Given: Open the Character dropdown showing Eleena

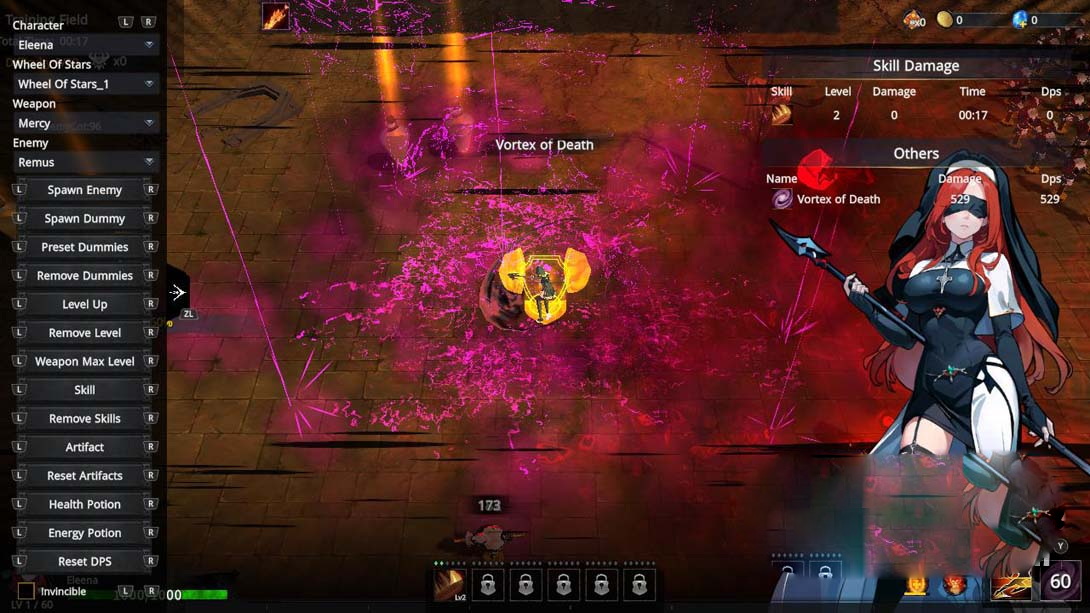Looking at the screenshot, I should tap(84, 45).
